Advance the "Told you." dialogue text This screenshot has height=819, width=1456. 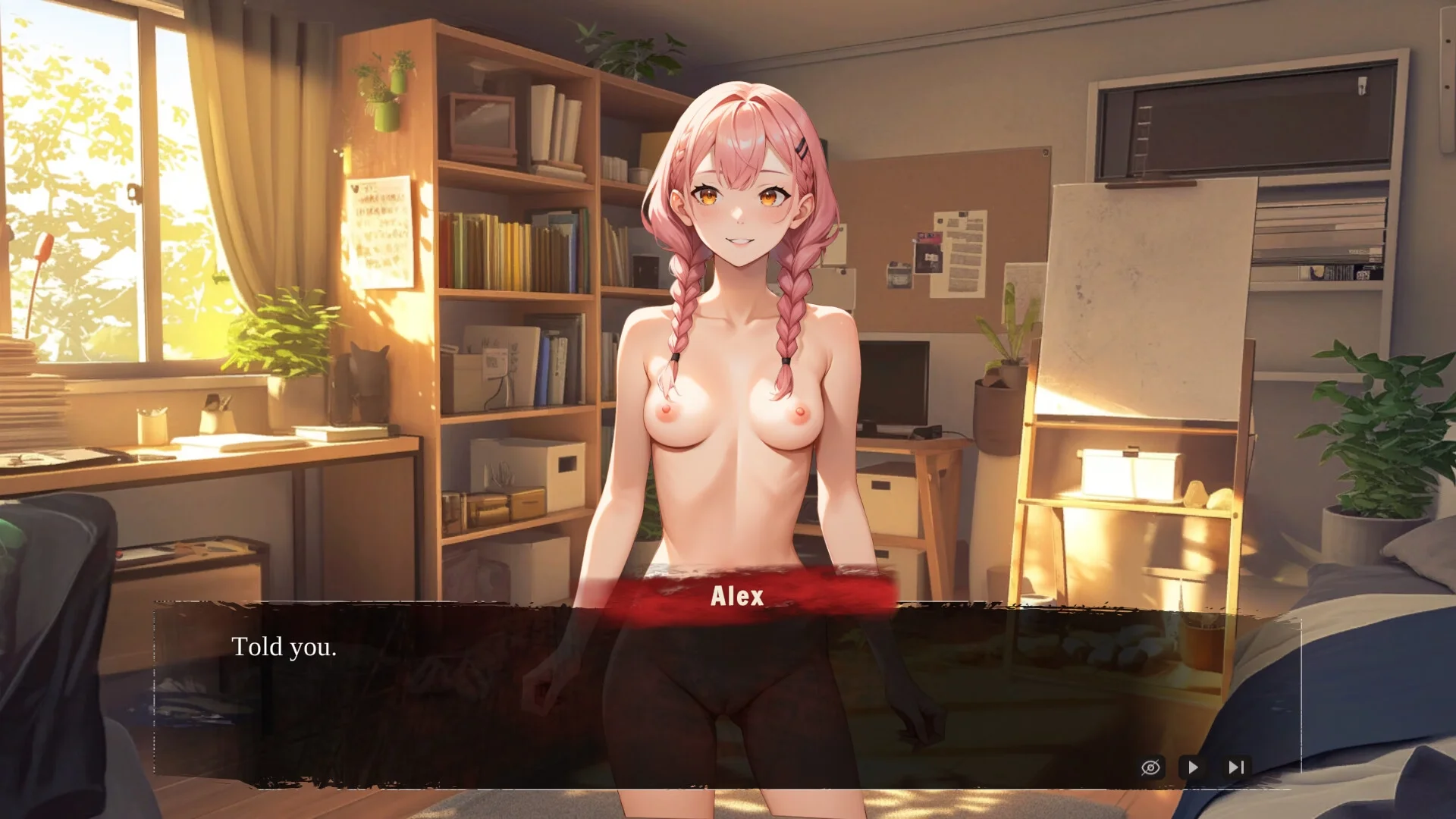[x=284, y=647]
